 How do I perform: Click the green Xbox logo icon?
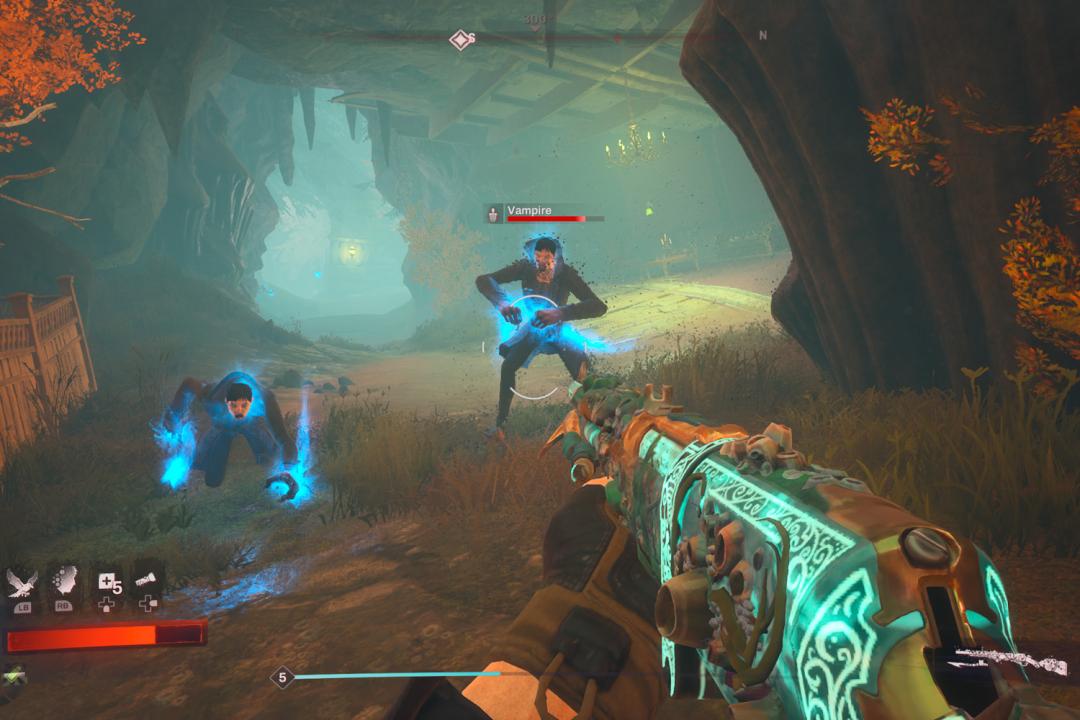tap(13, 675)
